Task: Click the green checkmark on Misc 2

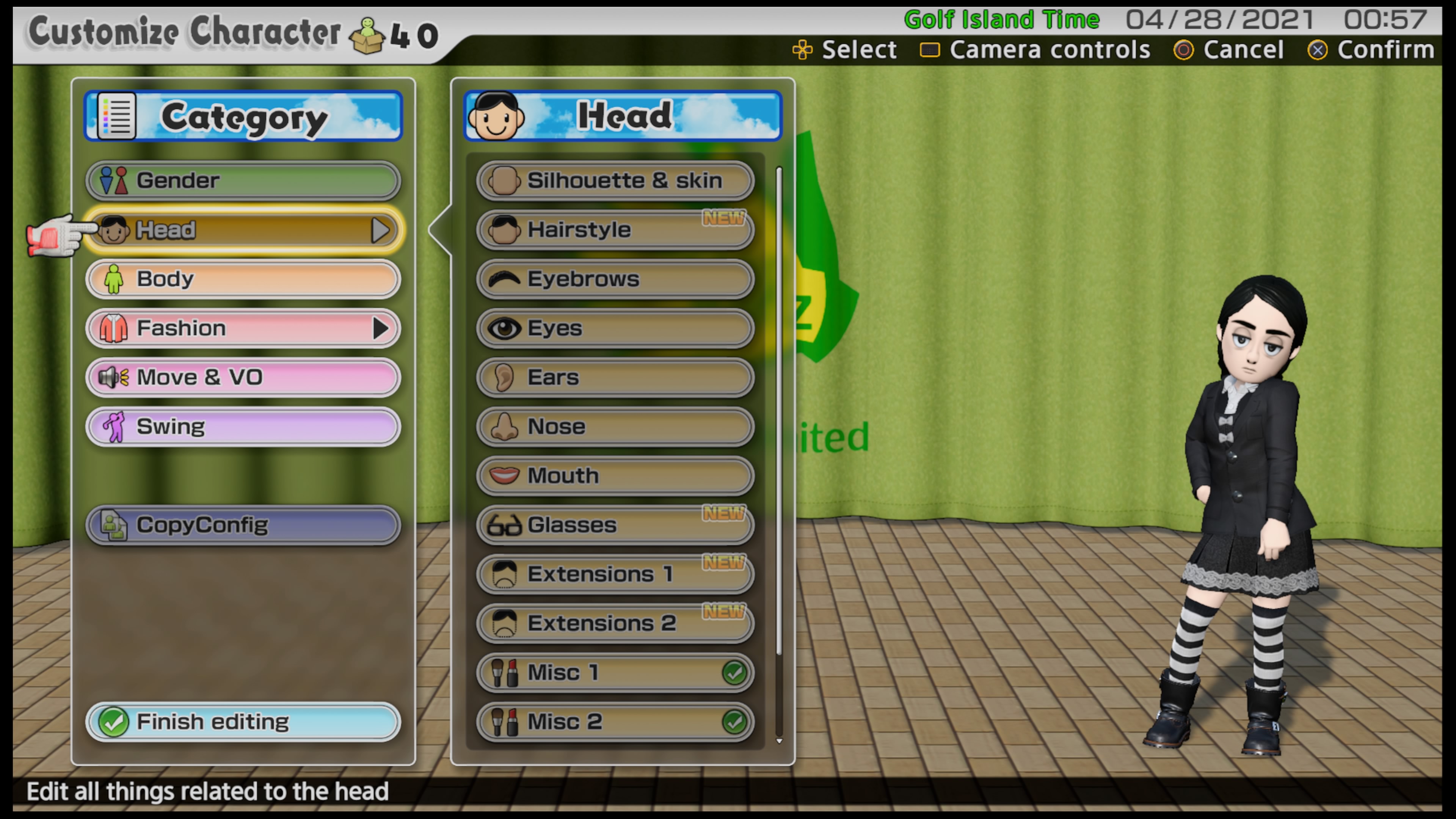Action: [x=735, y=722]
